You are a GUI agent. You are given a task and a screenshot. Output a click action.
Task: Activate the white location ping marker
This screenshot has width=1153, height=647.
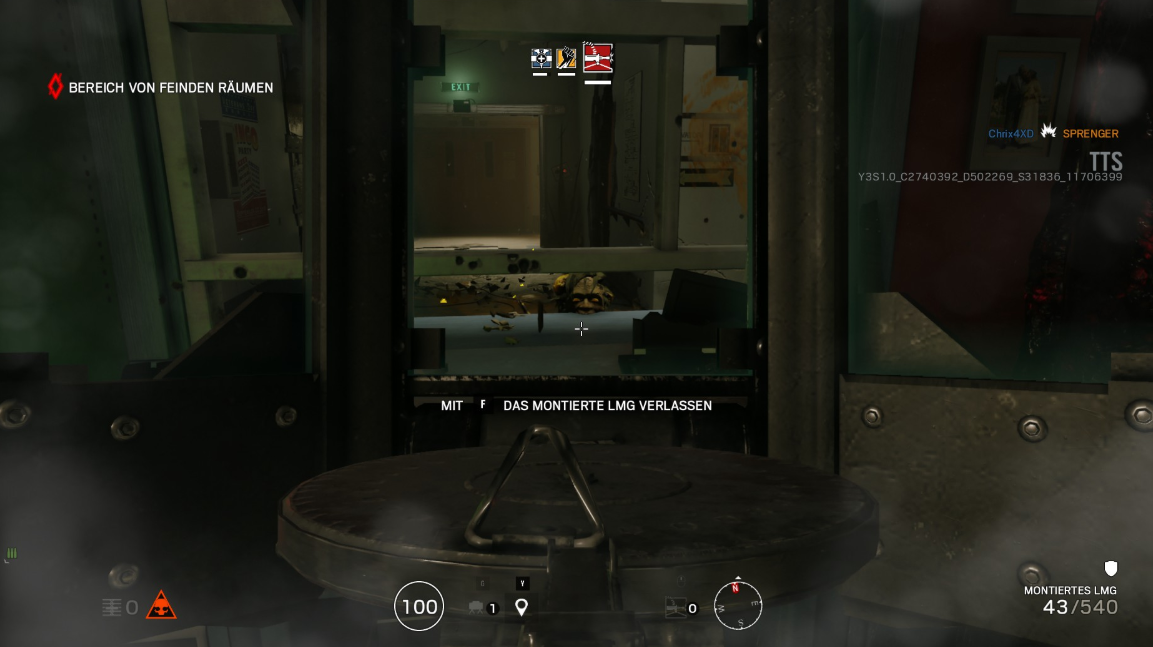point(520,606)
